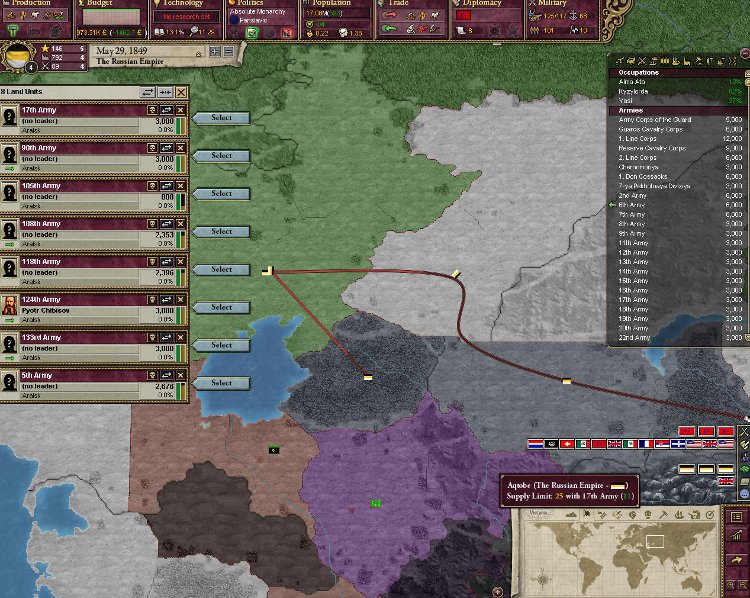Open the Military screen
The width and height of the screenshot is (750, 598).
pos(556,4)
